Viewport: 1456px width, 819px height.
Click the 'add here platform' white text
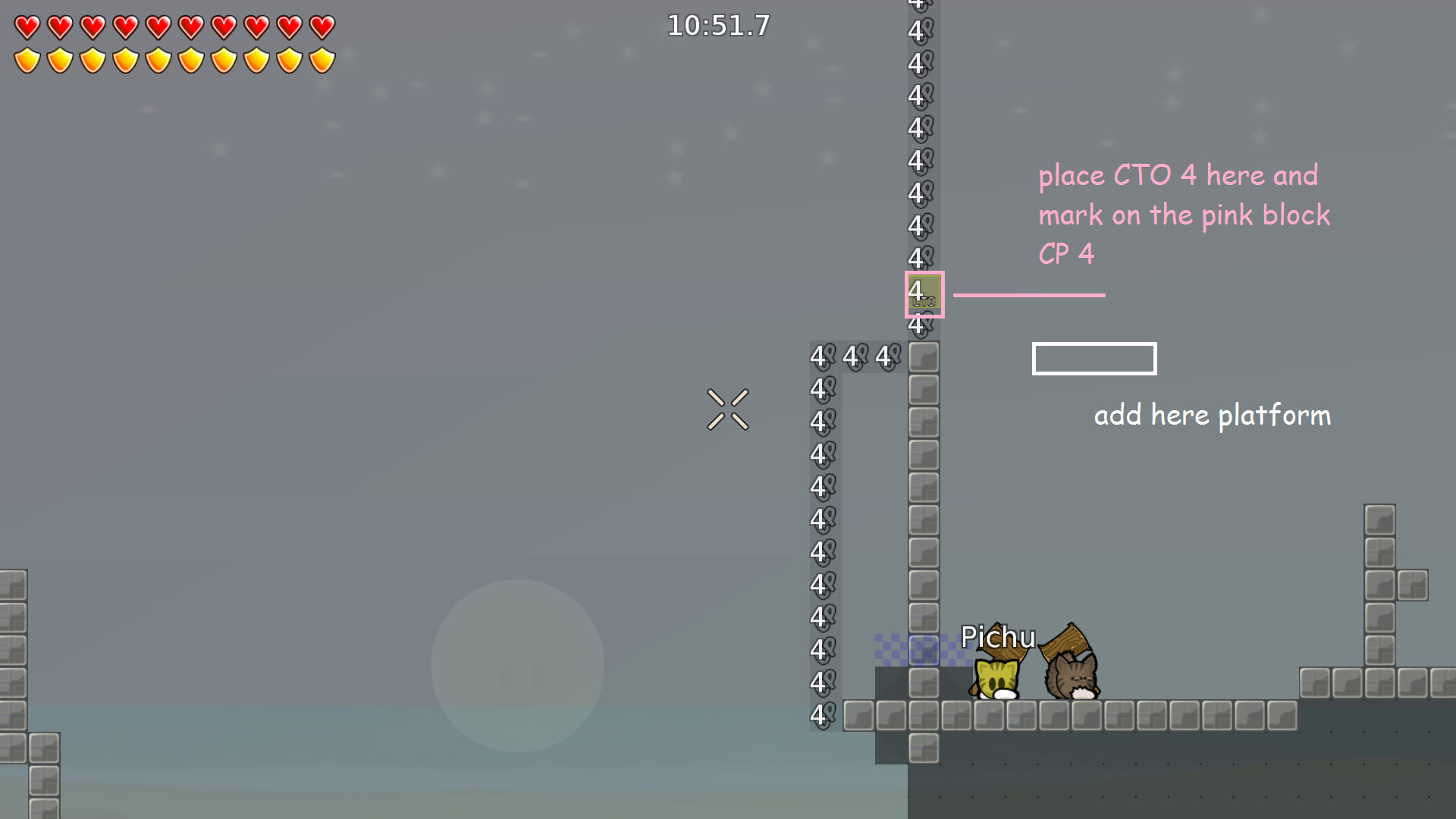click(x=1212, y=416)
